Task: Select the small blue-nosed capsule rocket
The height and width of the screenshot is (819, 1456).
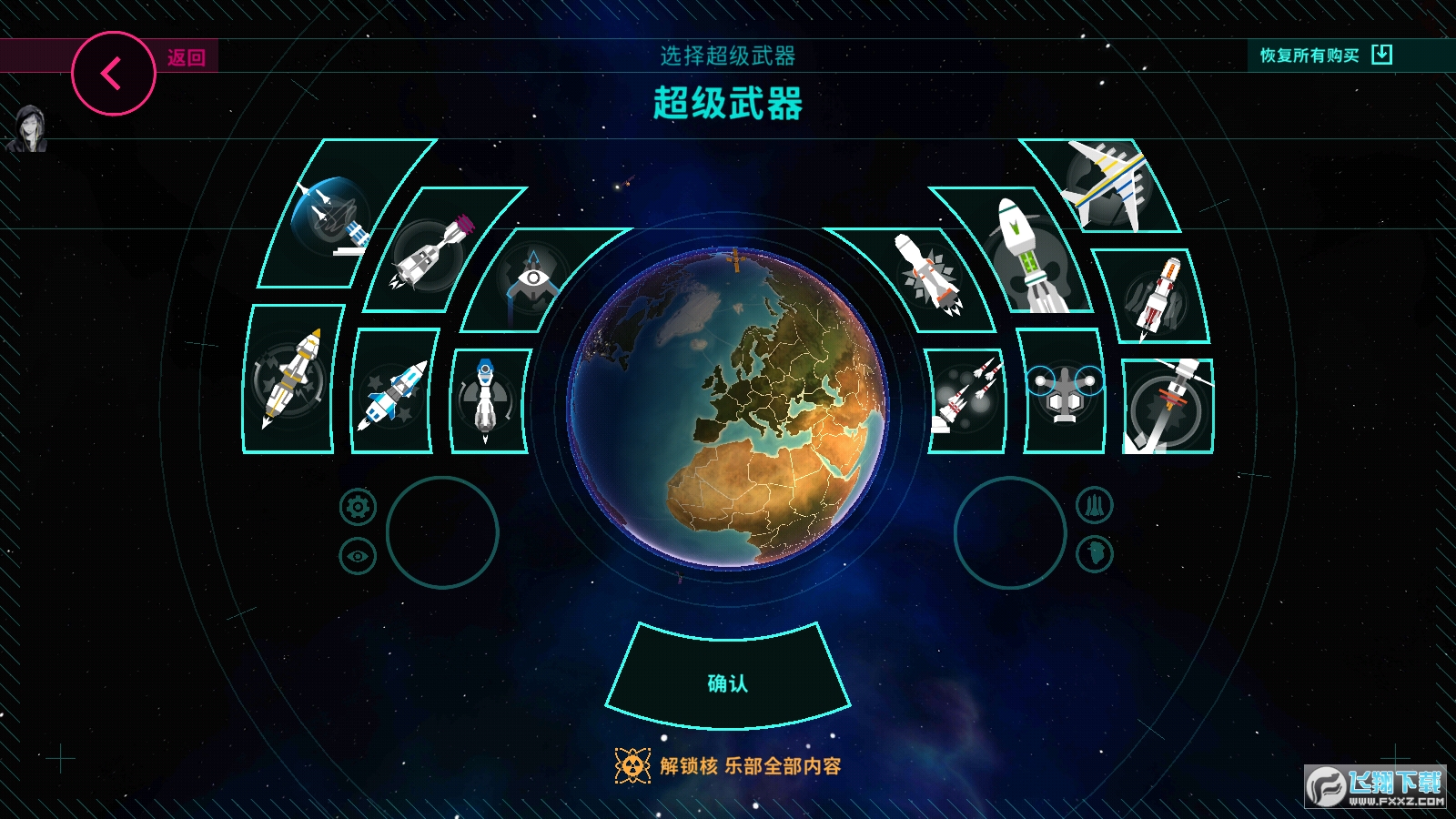Action: click(488, 399)
